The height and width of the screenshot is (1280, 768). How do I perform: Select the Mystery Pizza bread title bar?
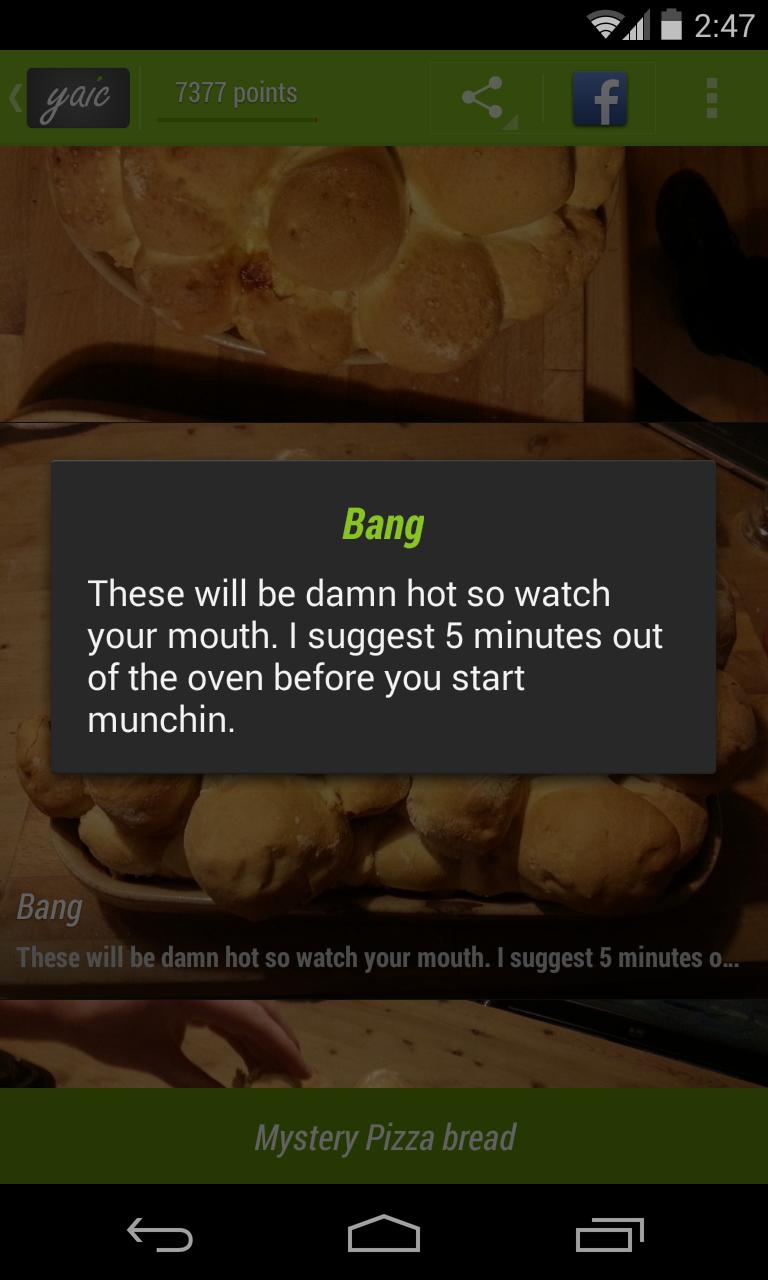[x=384, y=1137]
